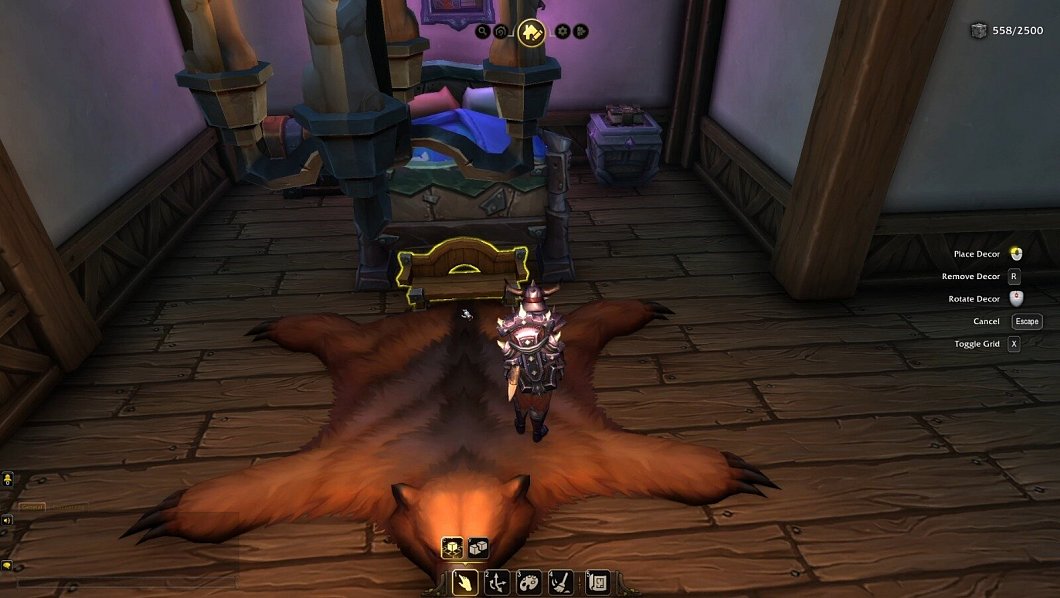Image resolution: width=1060 pixels, height=598 pixels.
Task: Switch to the double cubes placement mode
Action: pos(478,548)
